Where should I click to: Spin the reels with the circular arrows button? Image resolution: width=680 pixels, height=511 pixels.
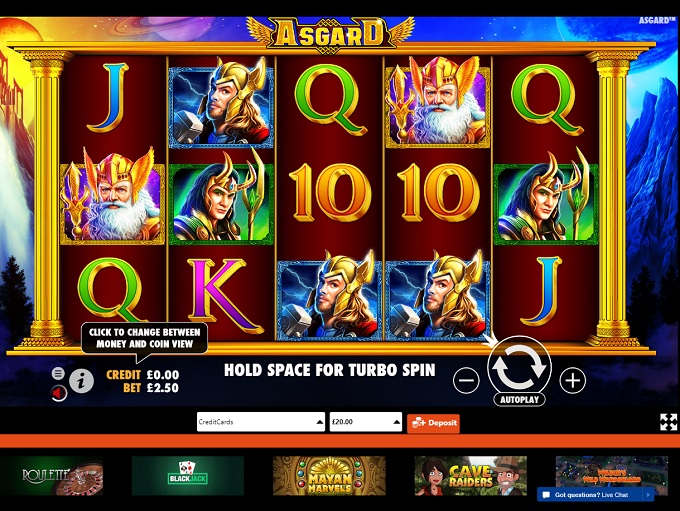pyautogui.click(x=519, y=368)
